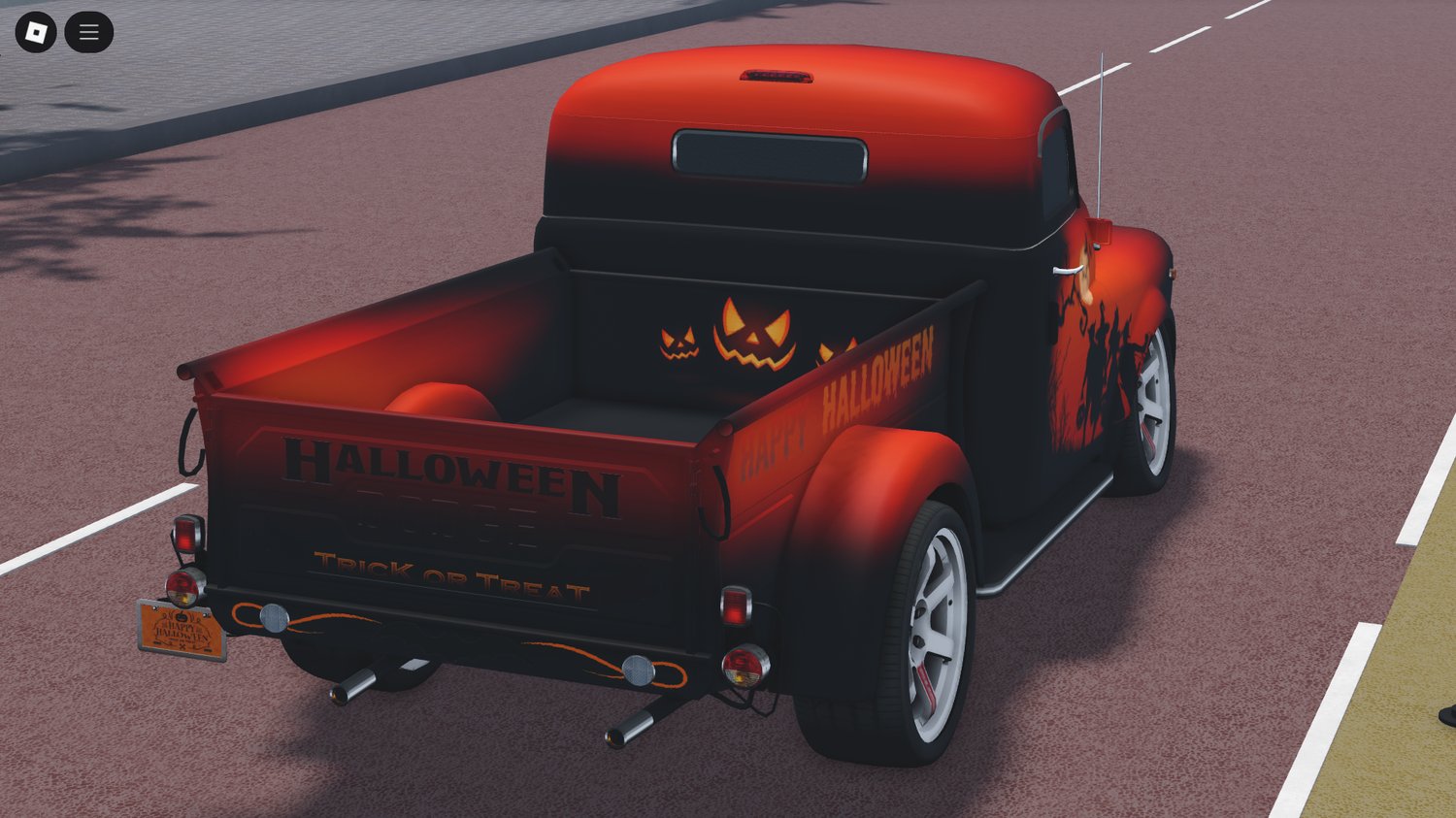Open the Roblox home menu icon
Image resolution: width=1456 pixels, height=818 pixels.
tap(37, 30)
